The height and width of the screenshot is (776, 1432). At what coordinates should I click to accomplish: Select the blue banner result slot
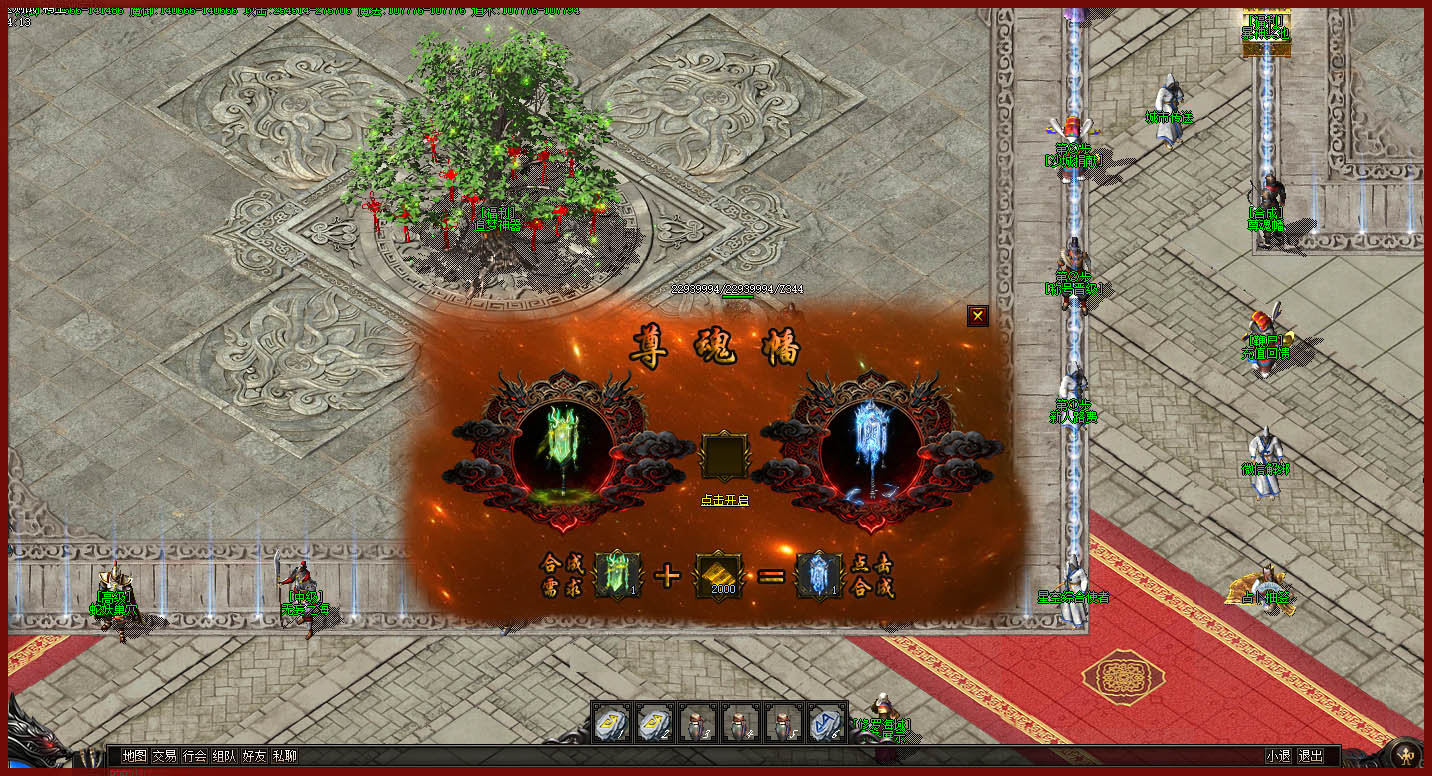click(x=819, y=575)
